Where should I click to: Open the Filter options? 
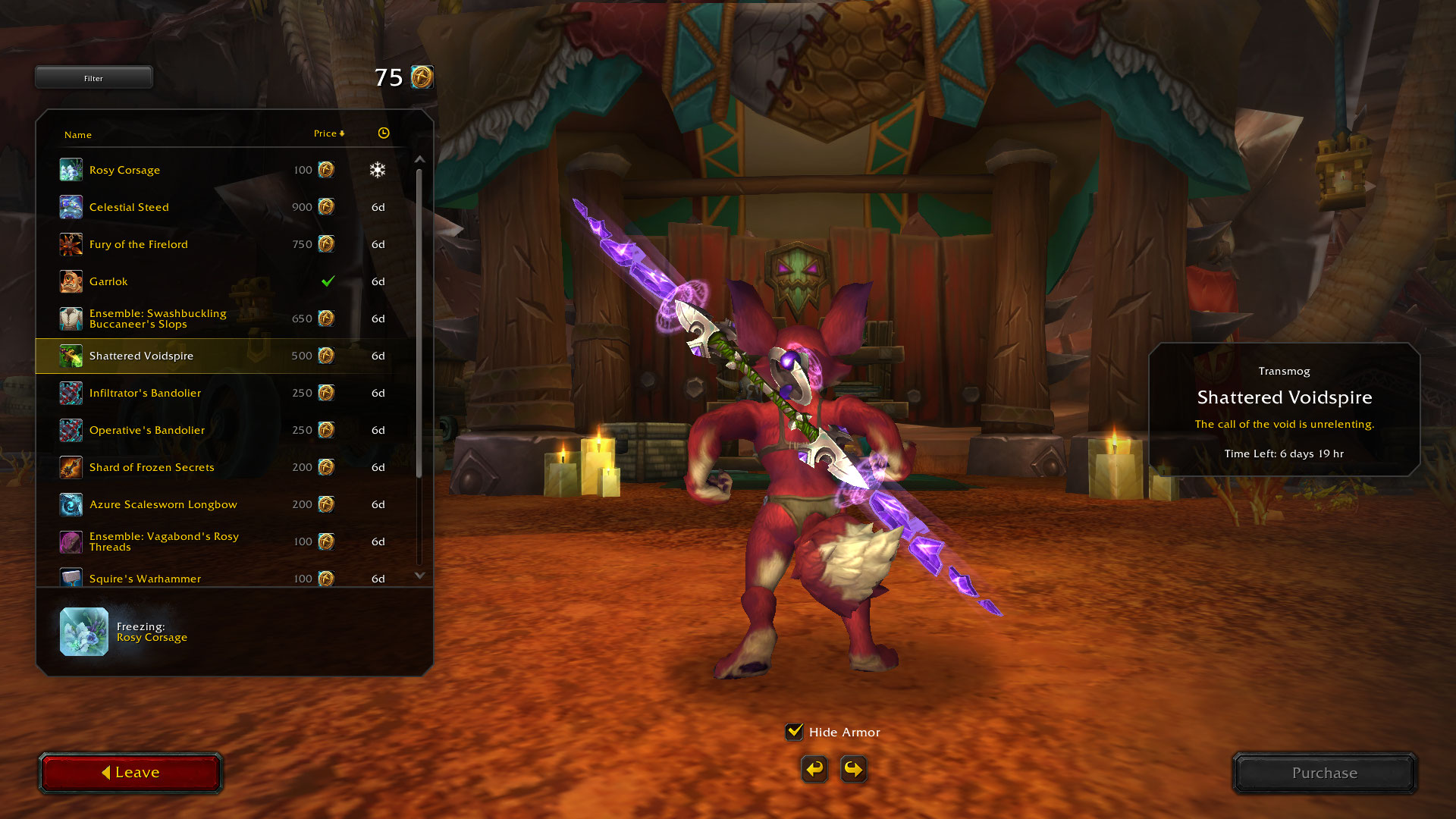coord(93,78)
